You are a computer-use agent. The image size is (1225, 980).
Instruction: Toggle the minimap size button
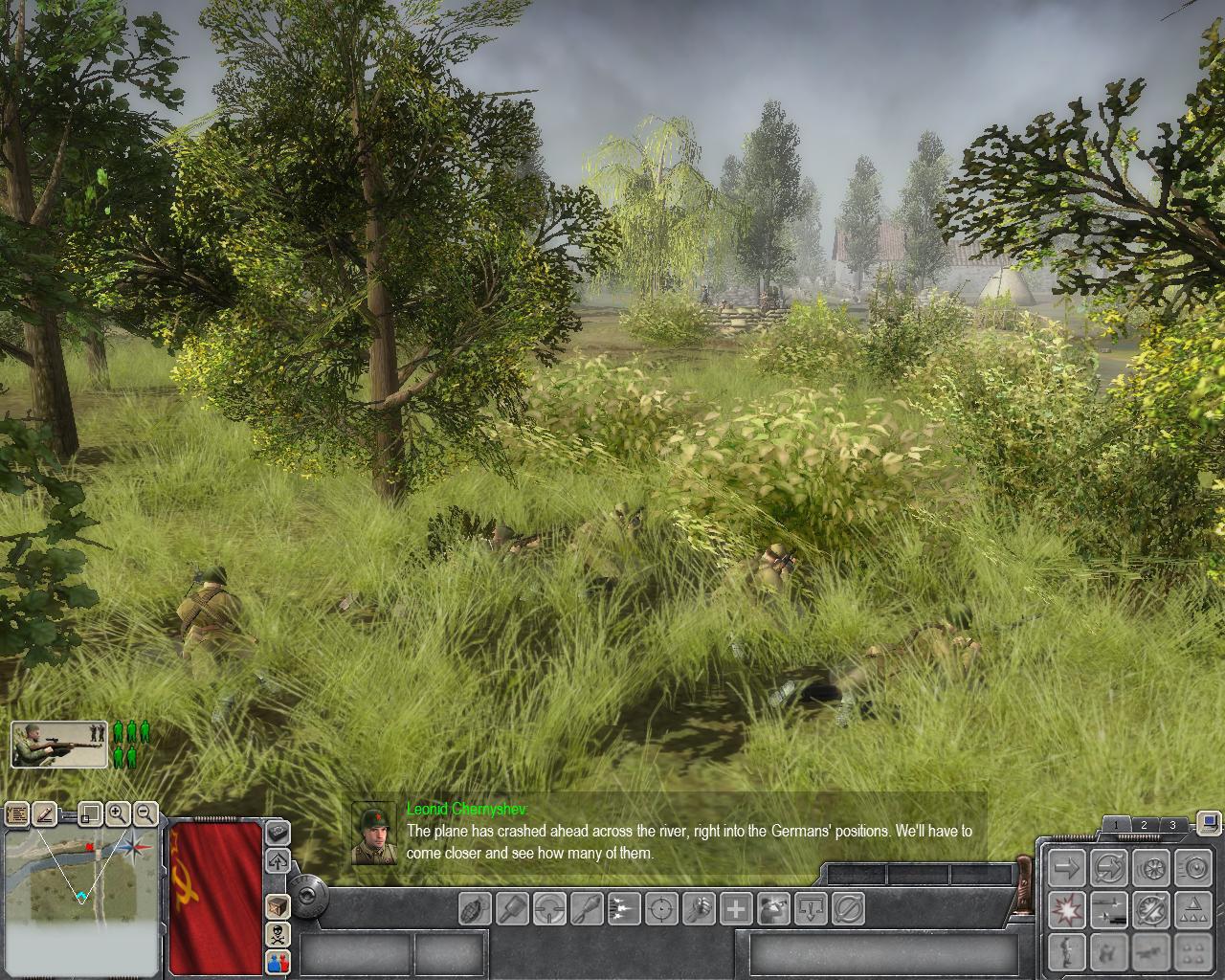click(x=89, y=814)
